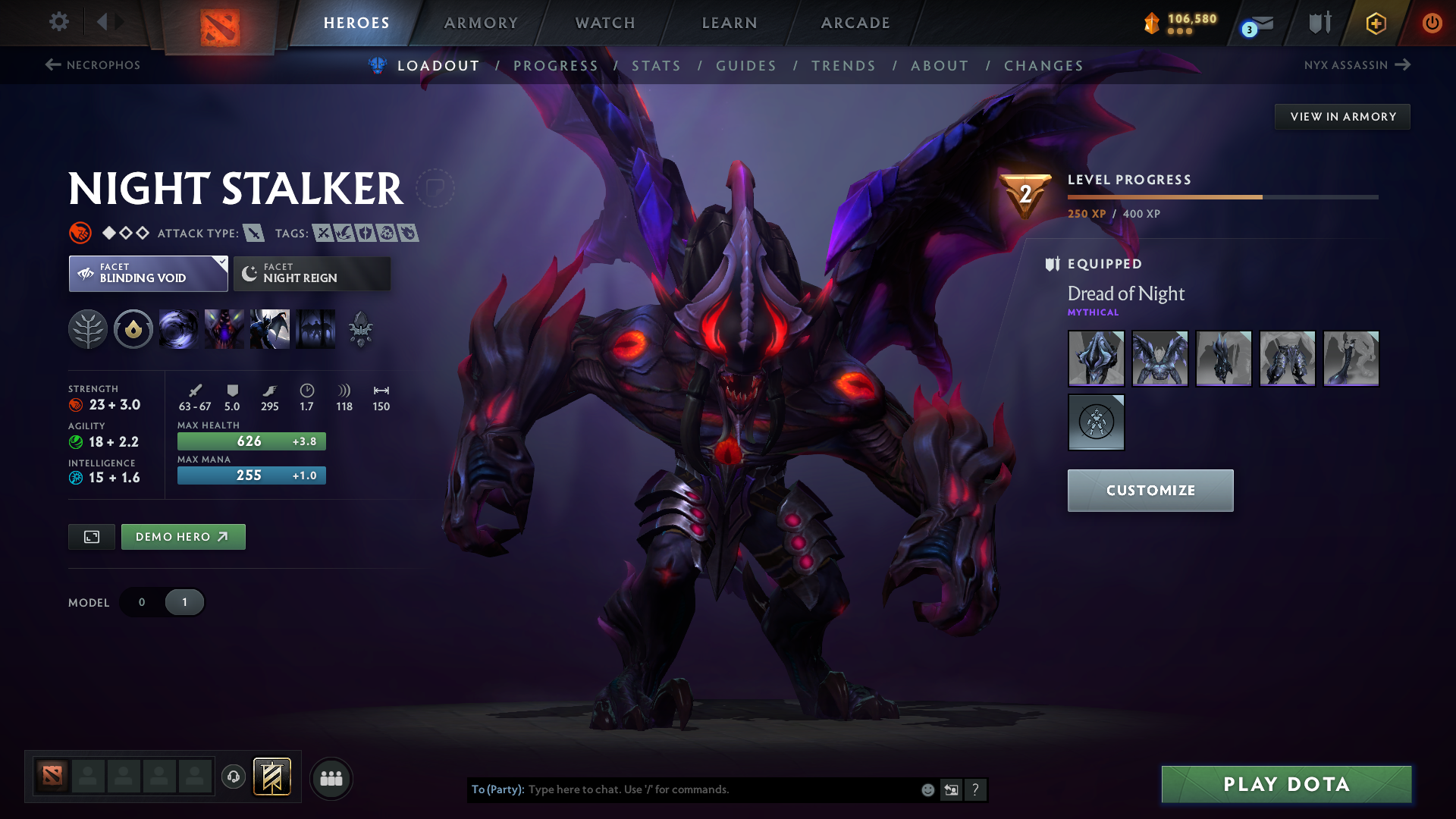Click the settings gear icon
This screenshot has height=819, width=1456.
[x=58, y=22]
